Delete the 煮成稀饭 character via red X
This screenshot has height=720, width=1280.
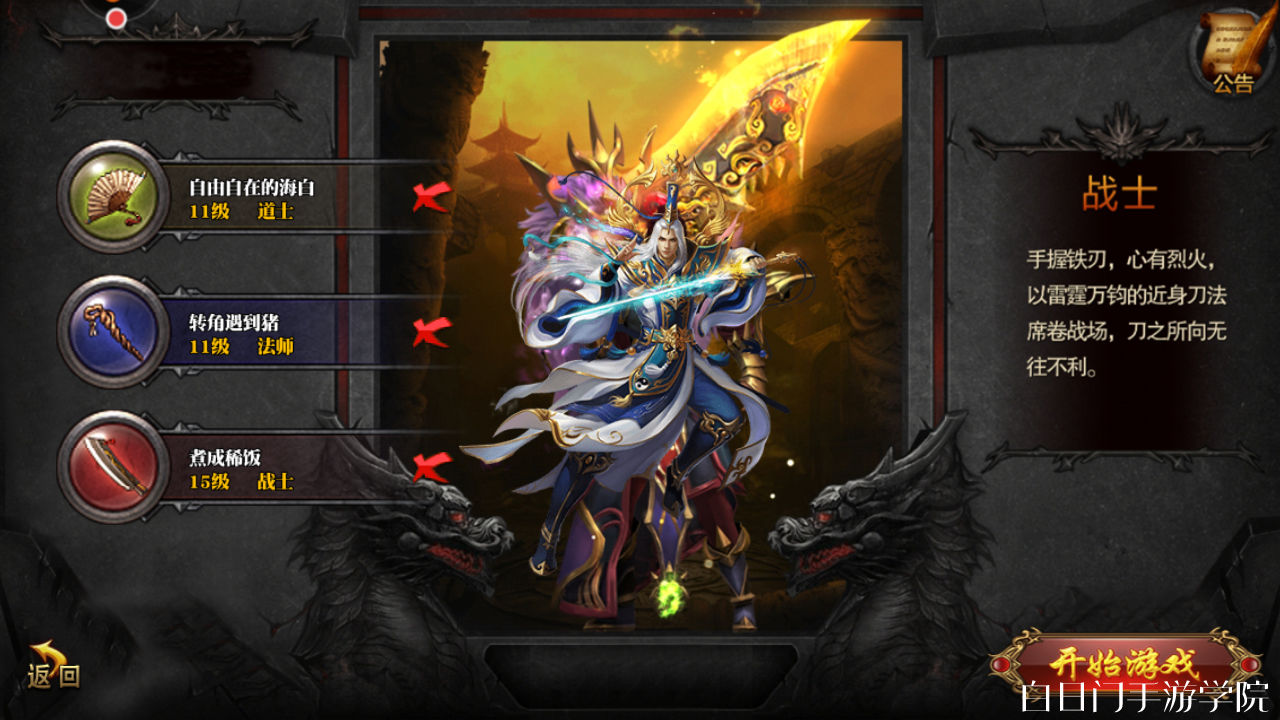pos(431,466)
